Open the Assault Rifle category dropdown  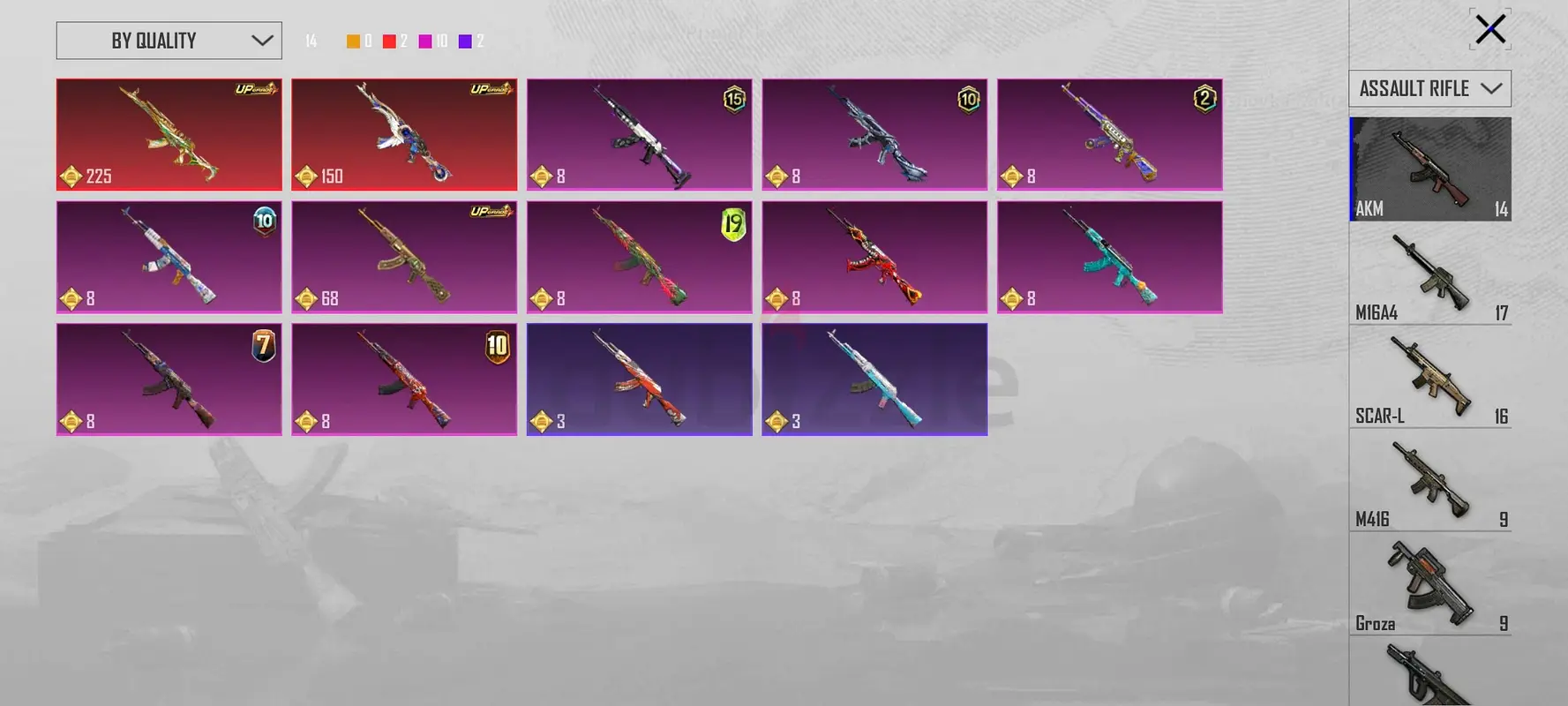pos(1429,88)
